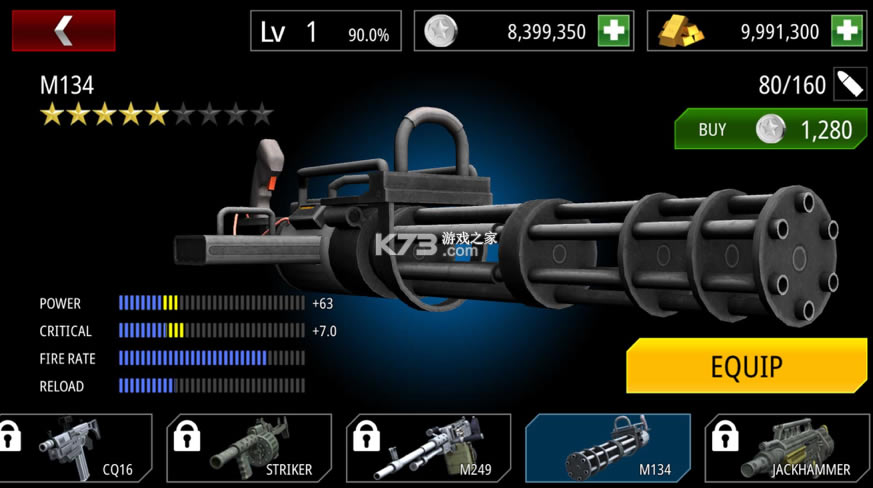Add more gold bars with the plus button

pyautogui.click(x=846, y=31)
